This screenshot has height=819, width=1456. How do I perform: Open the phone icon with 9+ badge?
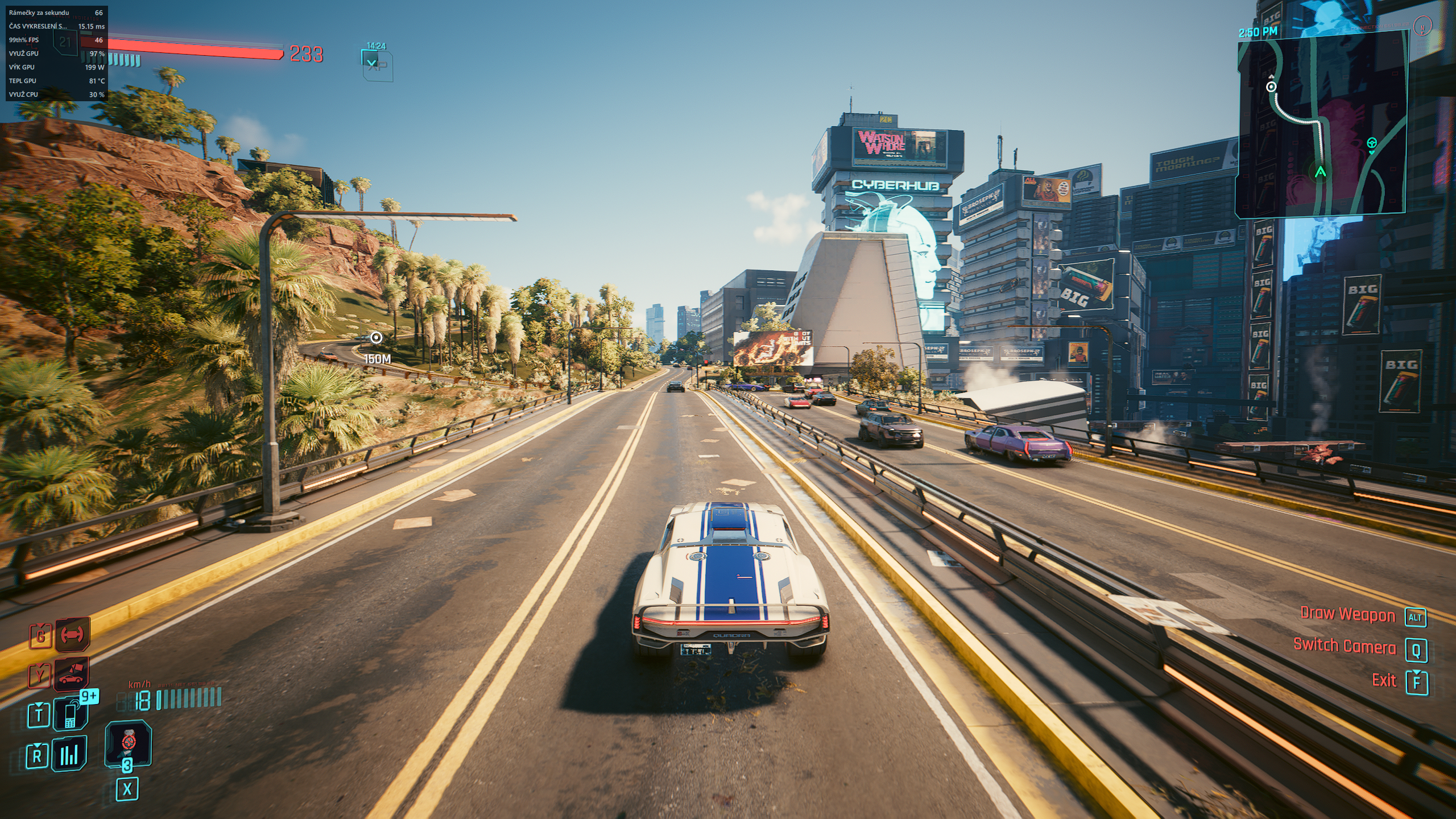click(x=71, y=714)
